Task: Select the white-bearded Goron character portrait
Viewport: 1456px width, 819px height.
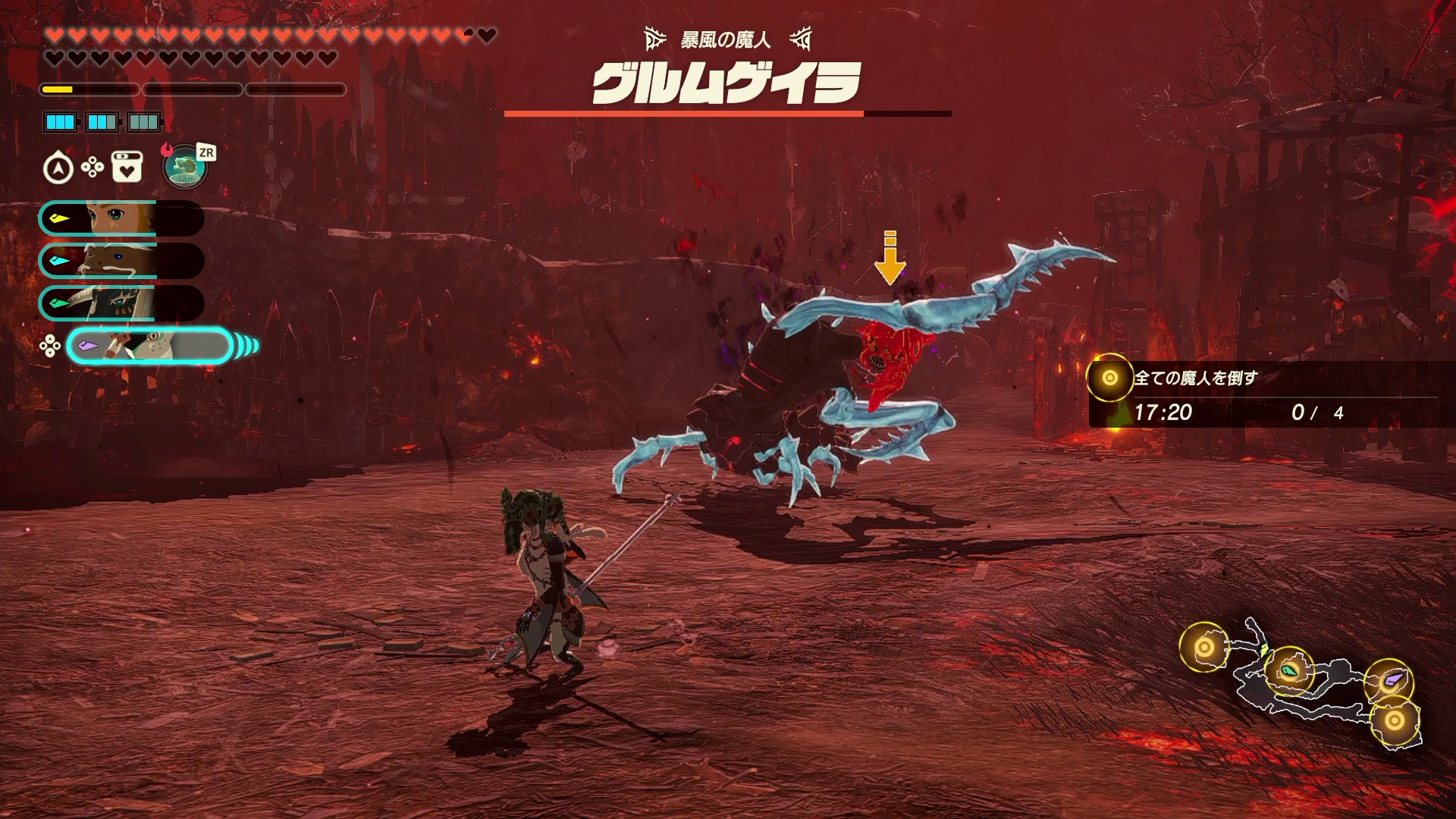Action: (121, 262)
